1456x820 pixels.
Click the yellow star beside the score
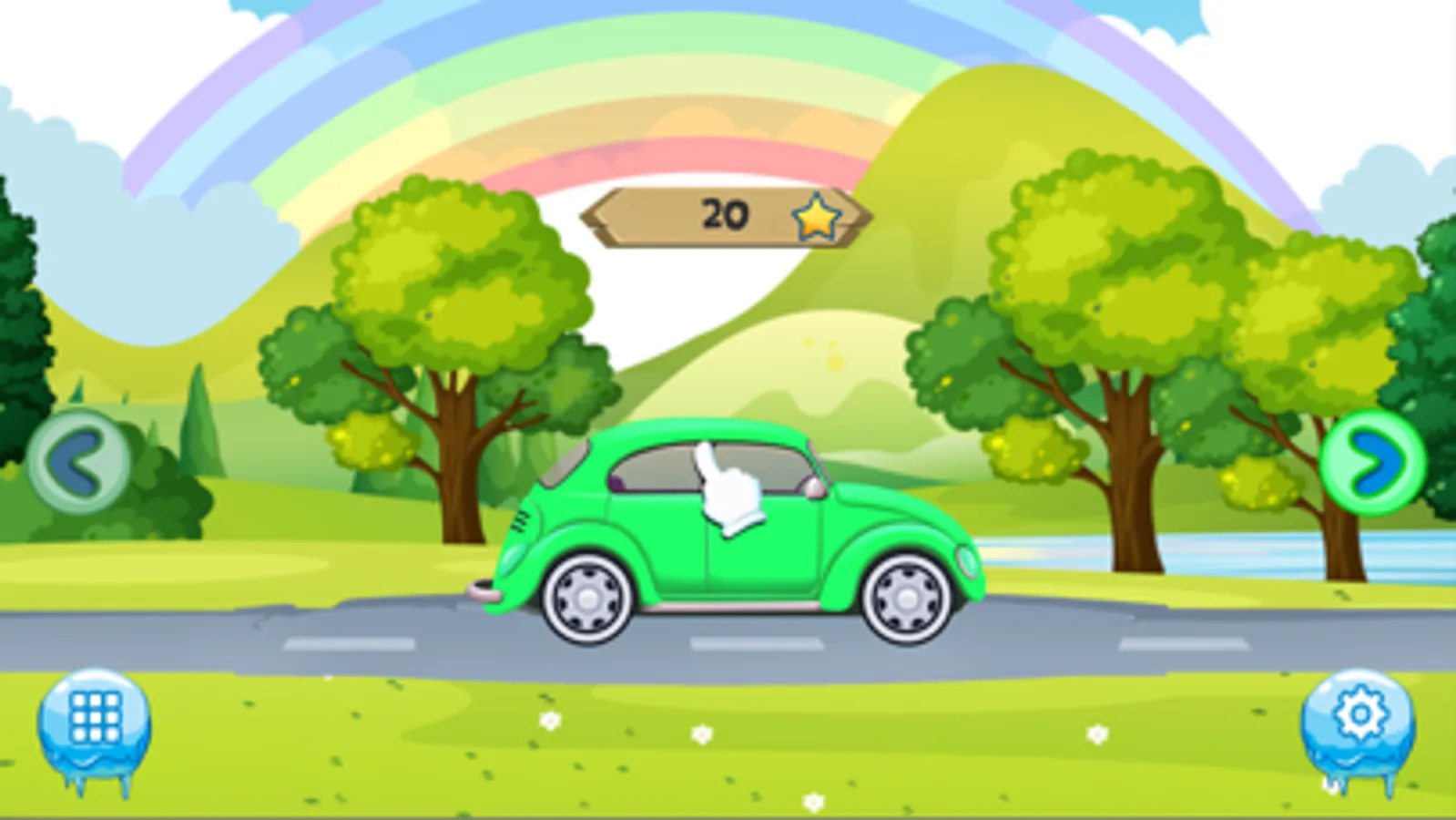coord(817,216)
